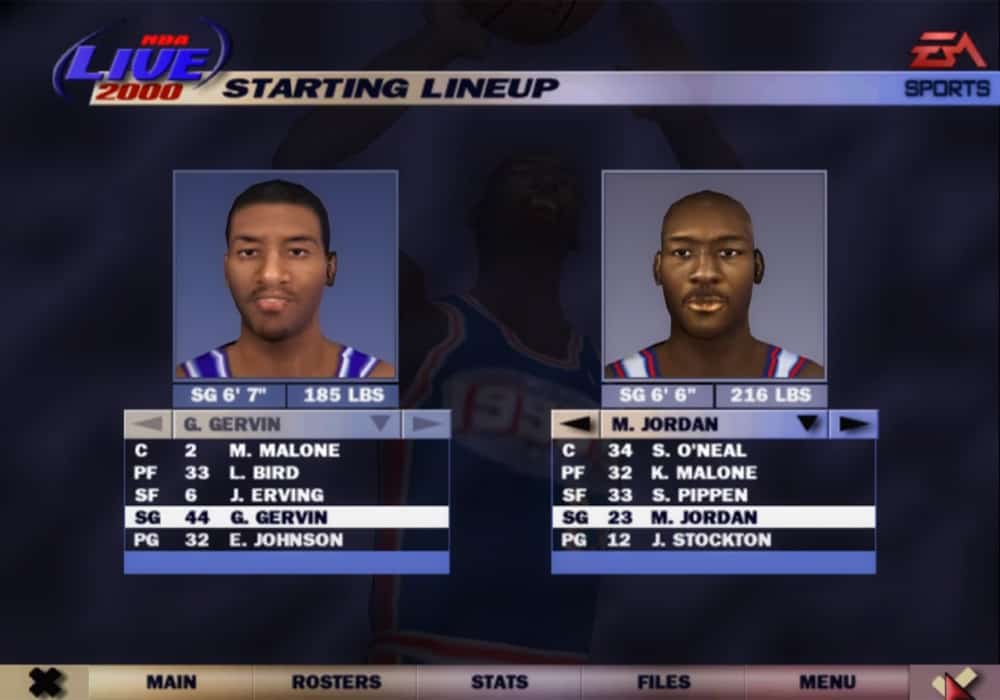
Task: Select S. O'Neal center row
Action: (x=713, y=451)
